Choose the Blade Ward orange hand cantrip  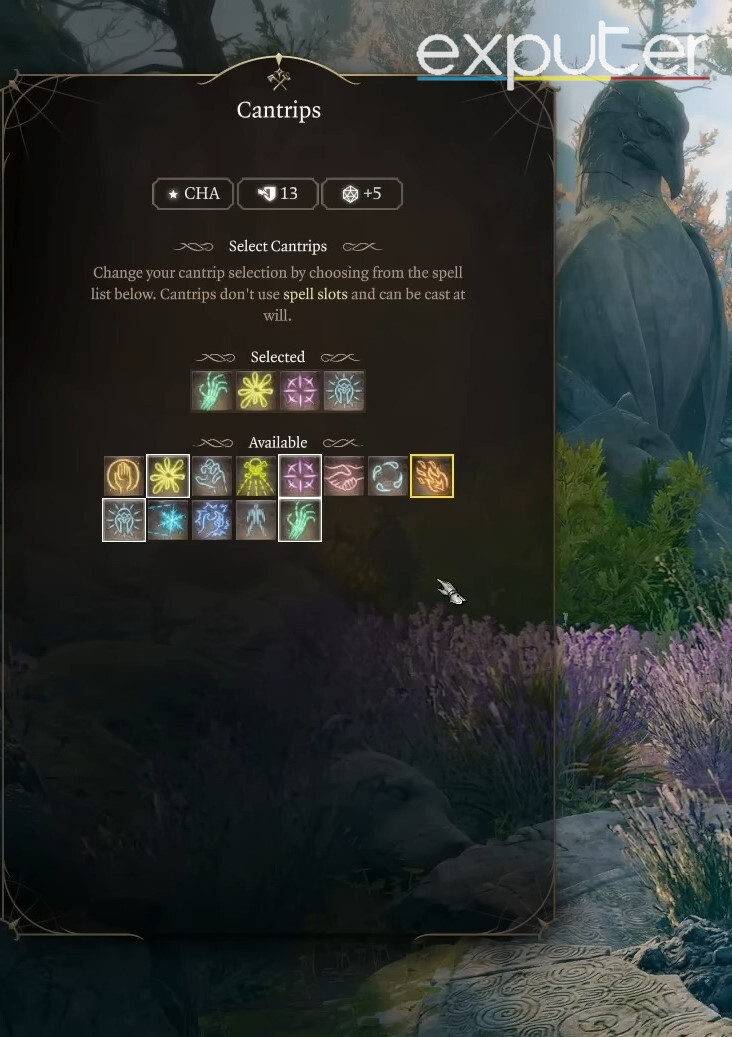pos(124,476)
